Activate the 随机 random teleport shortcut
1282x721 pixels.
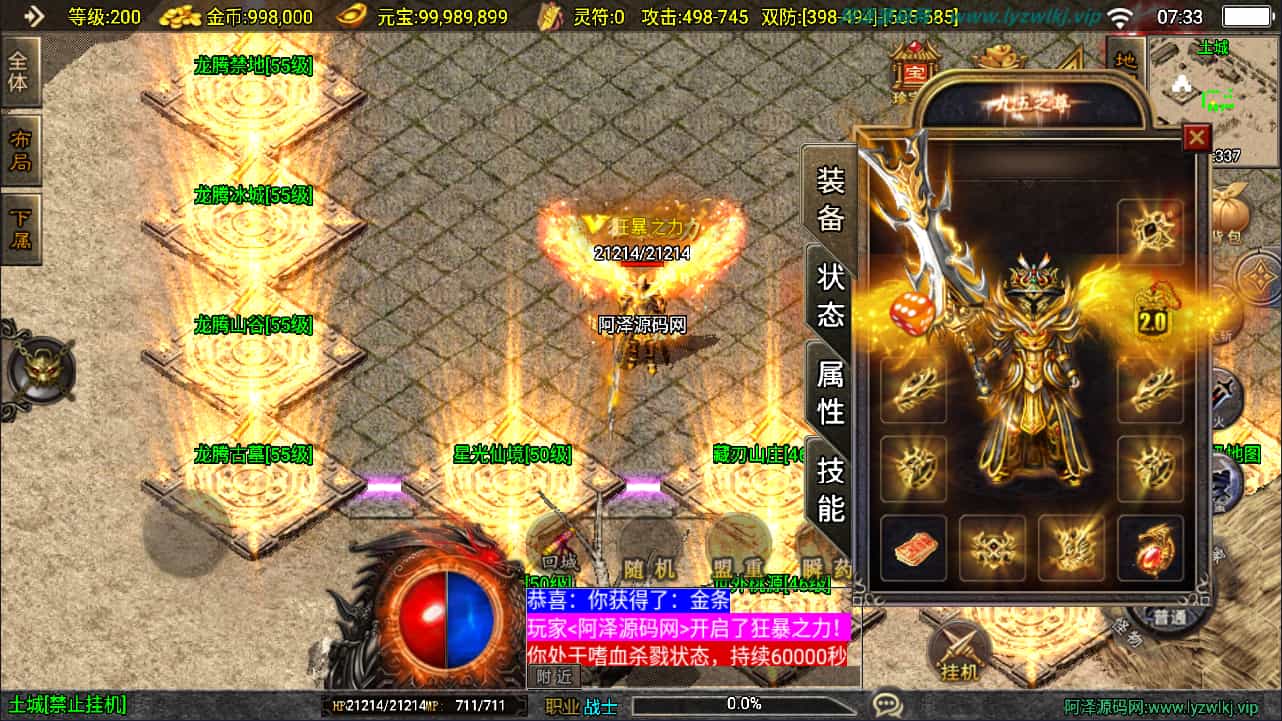(650, 568)
